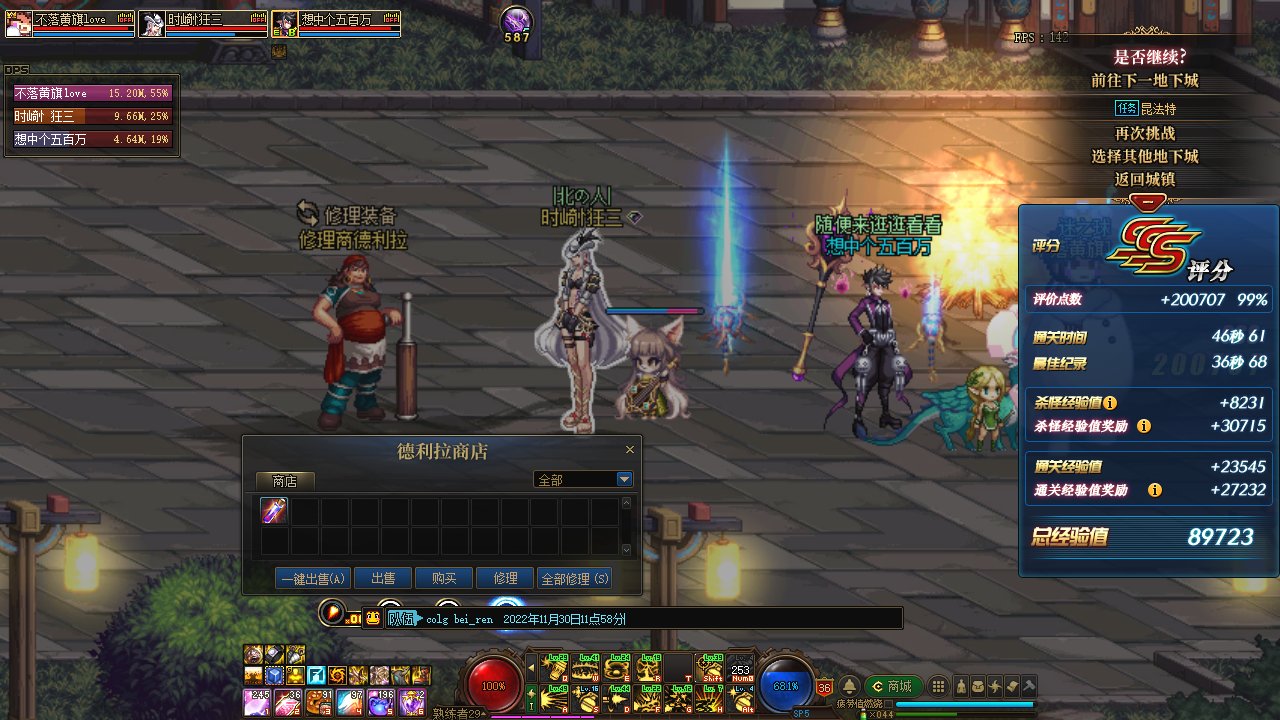
Task: Click the 一键出售(A) button
Action: click(x=313, y=578)
